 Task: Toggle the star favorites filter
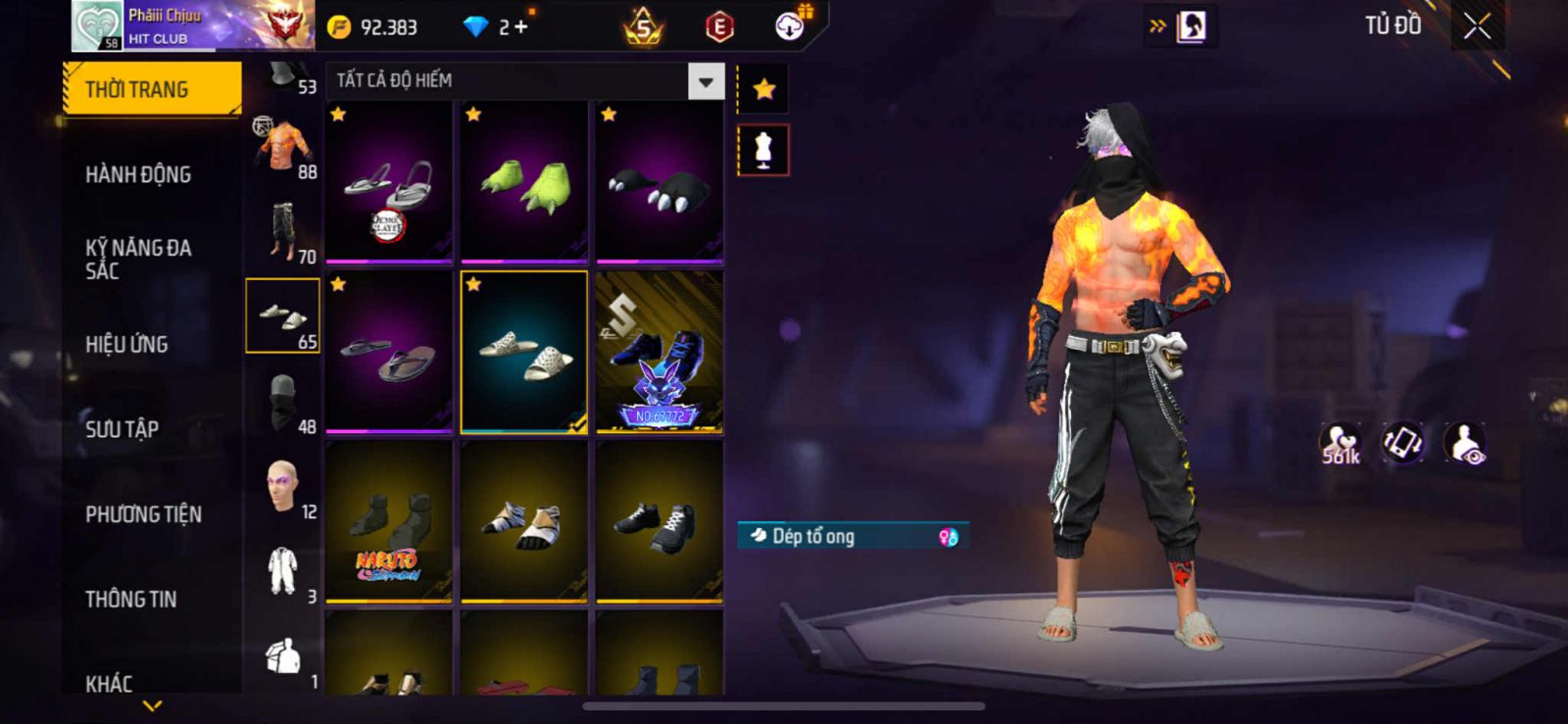point(763,90)
